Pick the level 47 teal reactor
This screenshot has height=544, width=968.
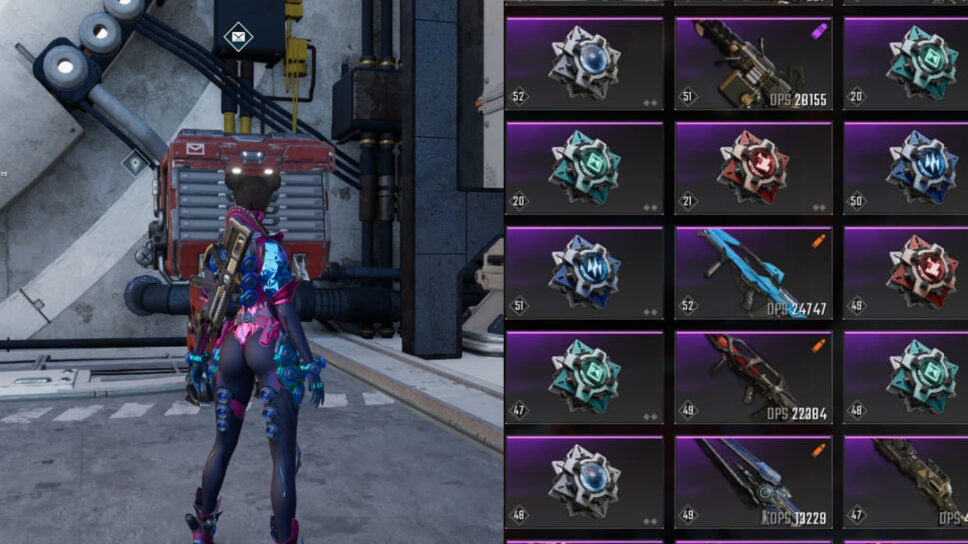click(x=584, y=378)
